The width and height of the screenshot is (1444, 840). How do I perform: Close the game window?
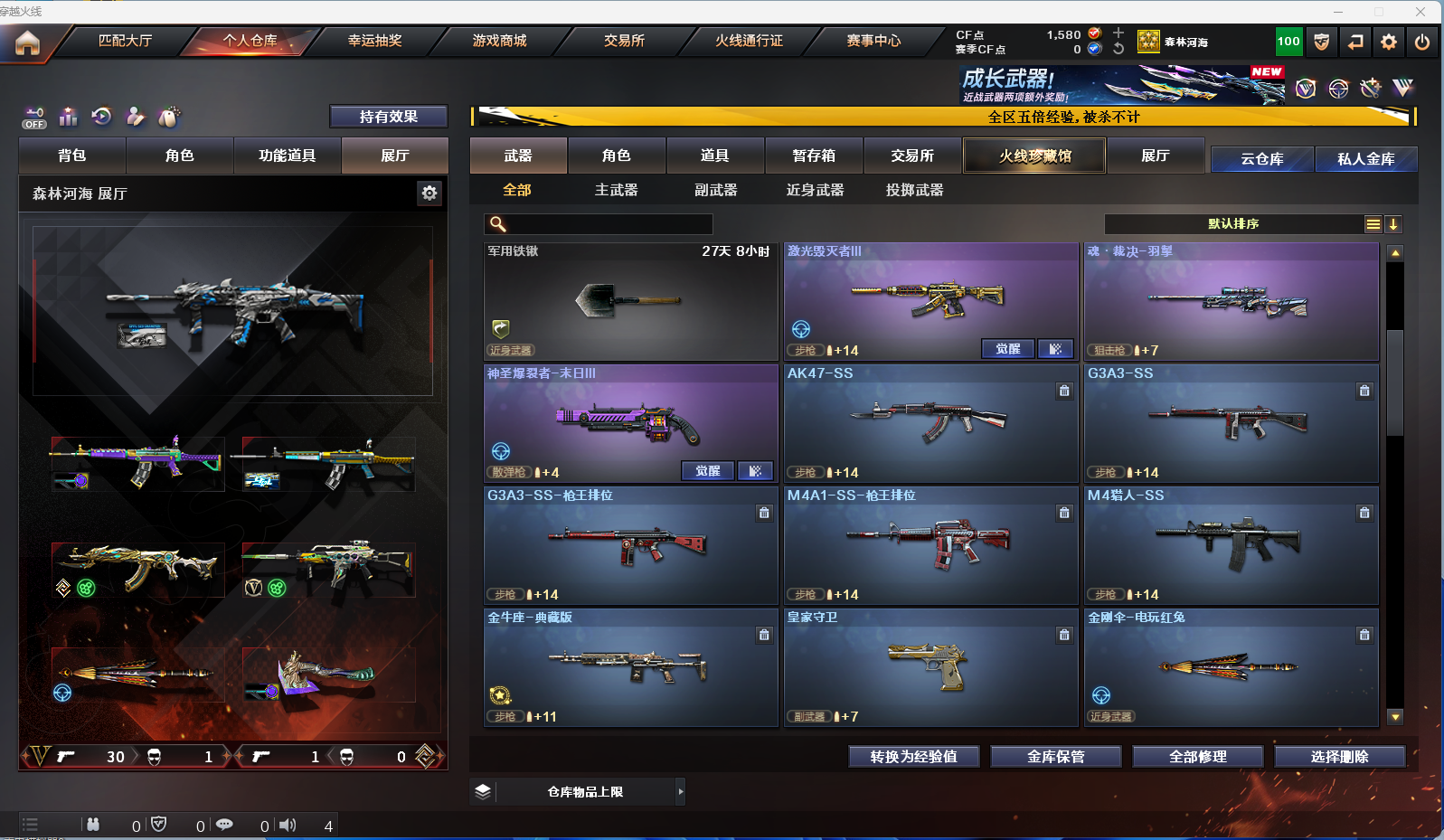[1420, 12]
